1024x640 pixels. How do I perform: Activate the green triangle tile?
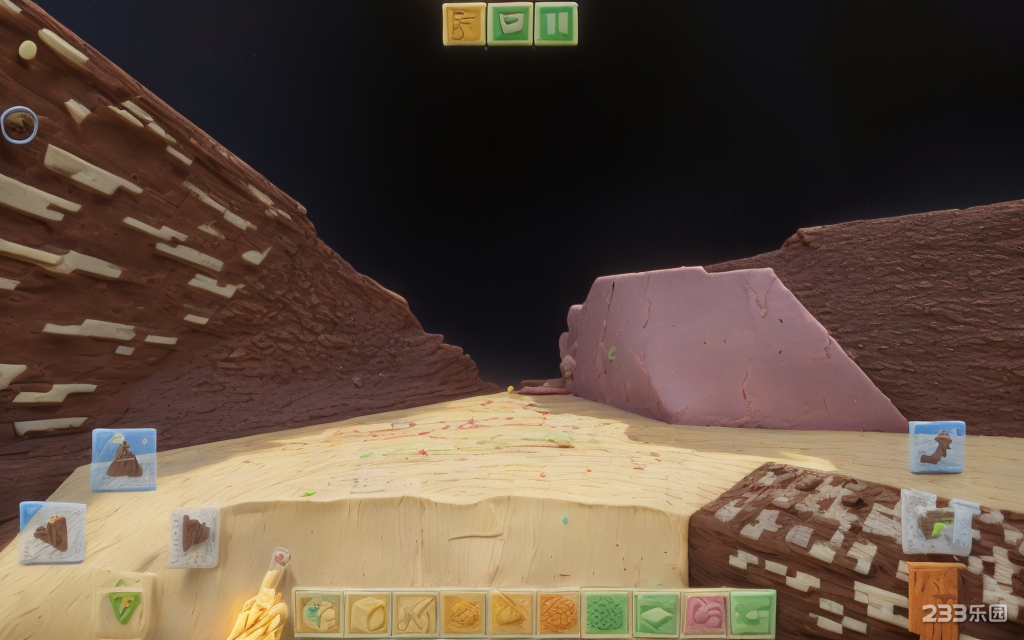pyautogui.click(x=124, y=603)
